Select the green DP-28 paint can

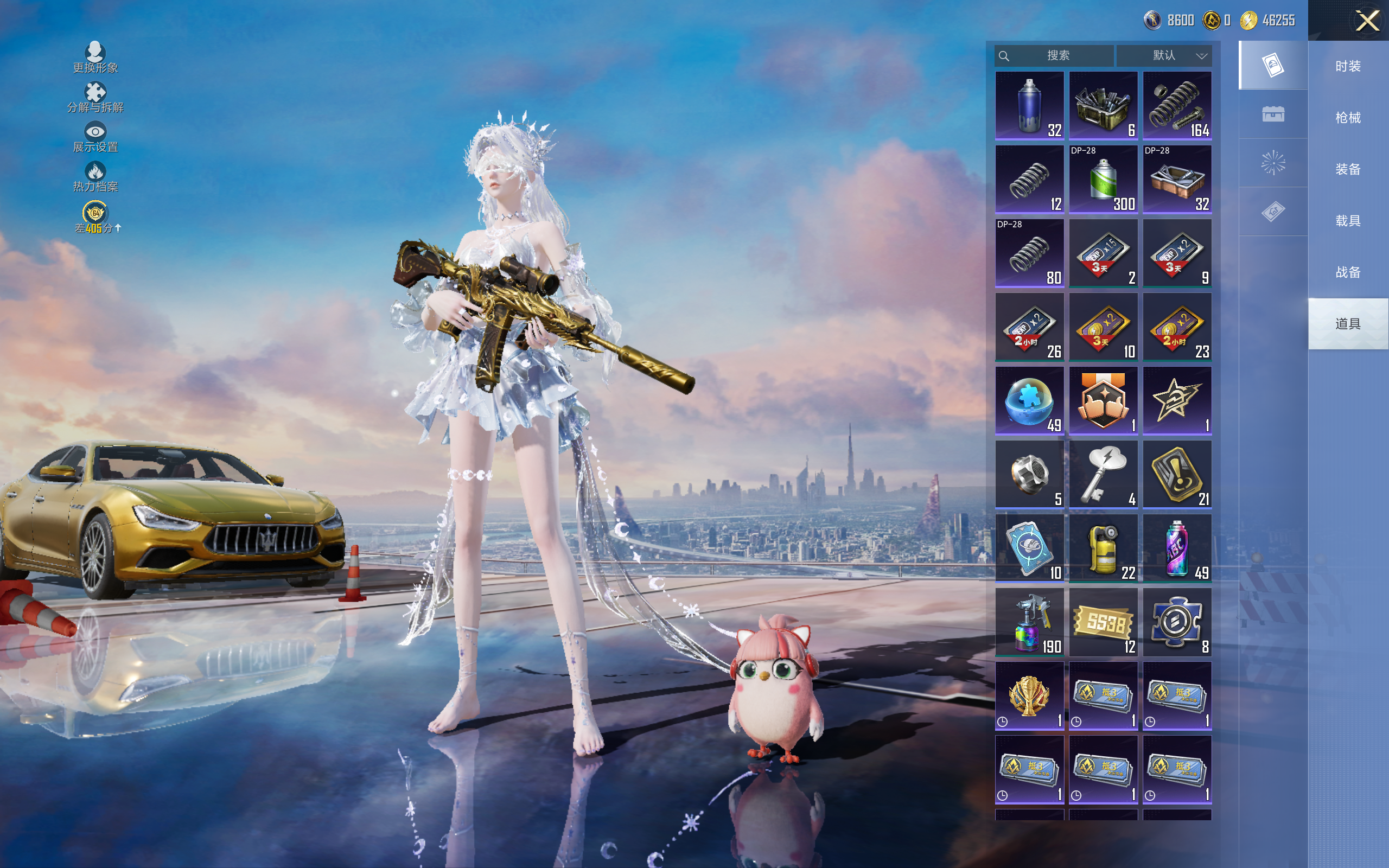click(x=1103, y=180)
